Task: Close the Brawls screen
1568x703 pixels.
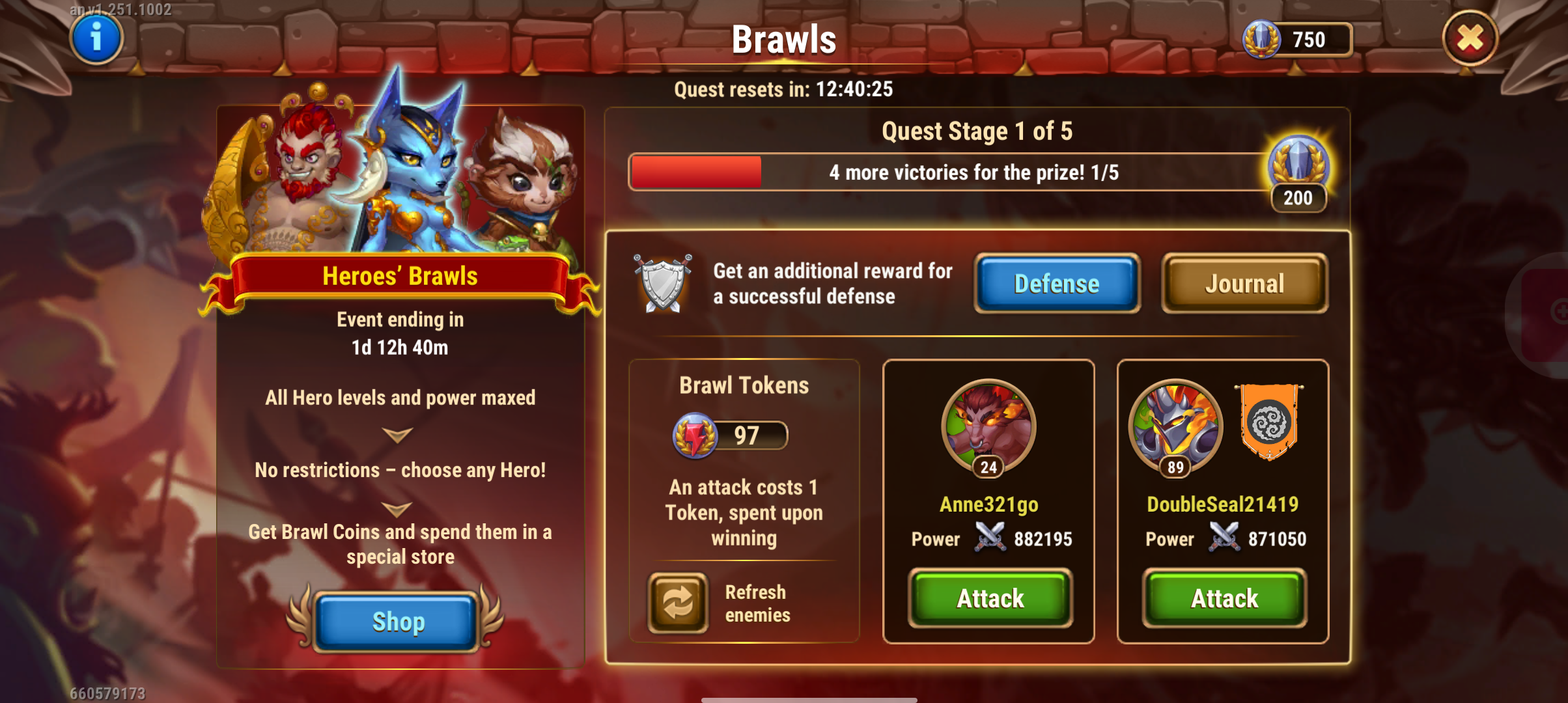Action: (x=1470, y=38)
